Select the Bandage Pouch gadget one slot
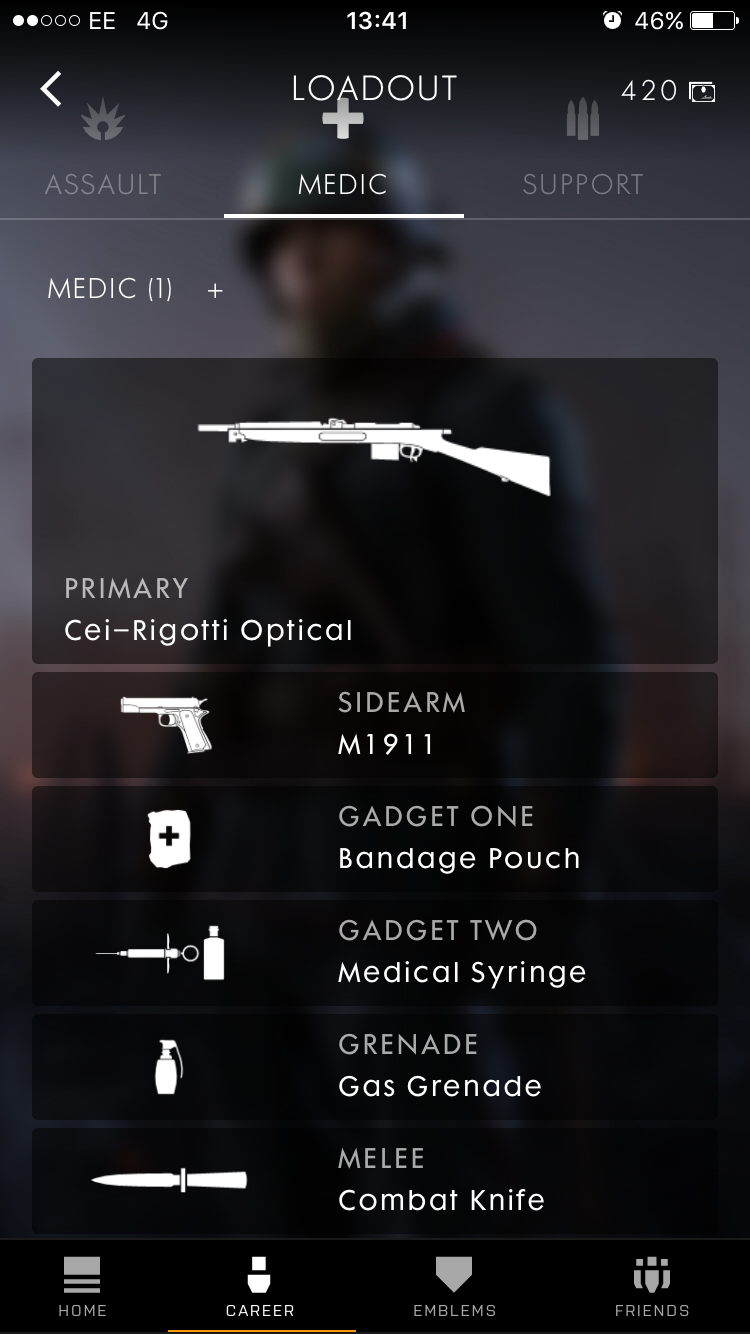750x1334 pixels. coord(375,839)
